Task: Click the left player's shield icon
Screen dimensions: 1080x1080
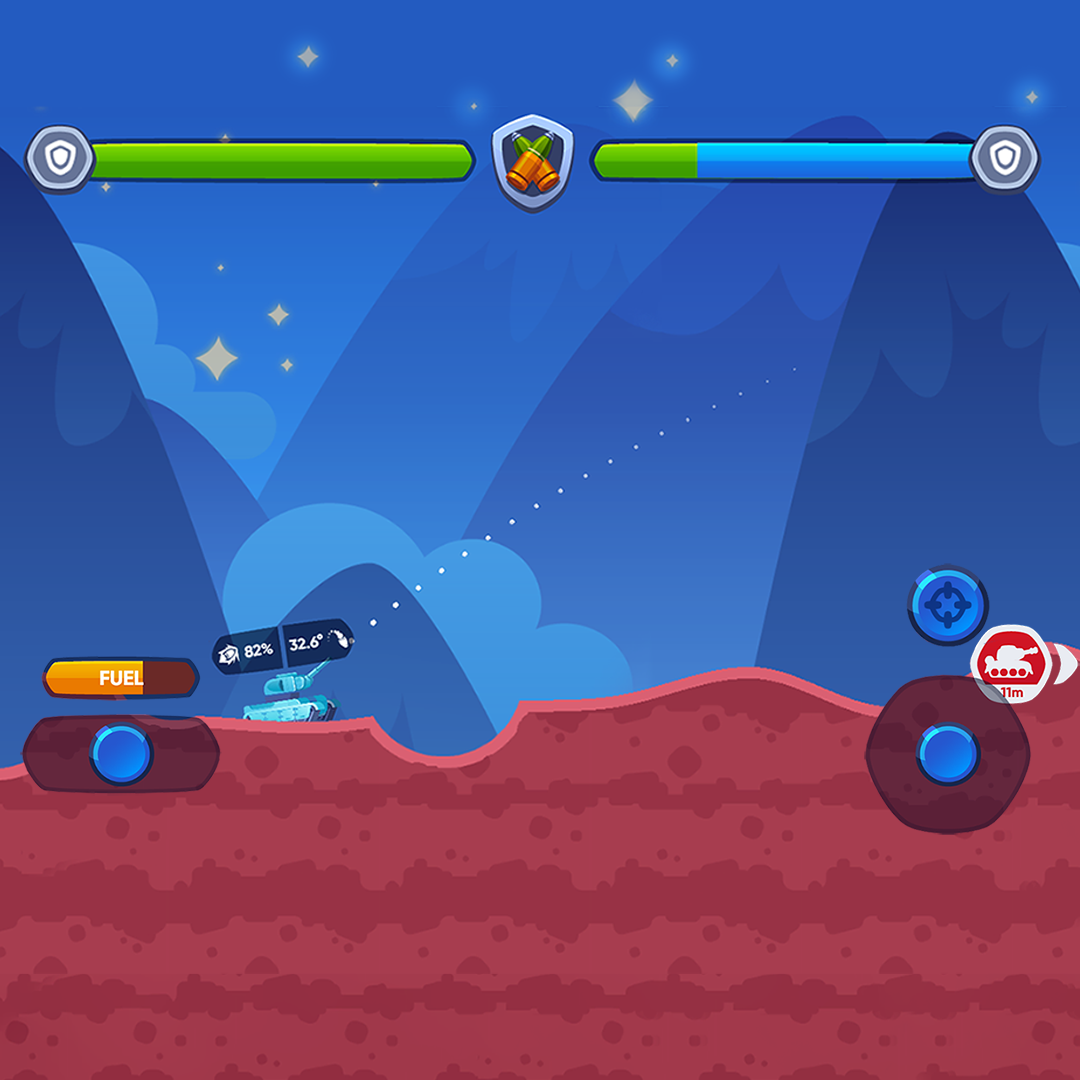Action: (x=60, y=159)
